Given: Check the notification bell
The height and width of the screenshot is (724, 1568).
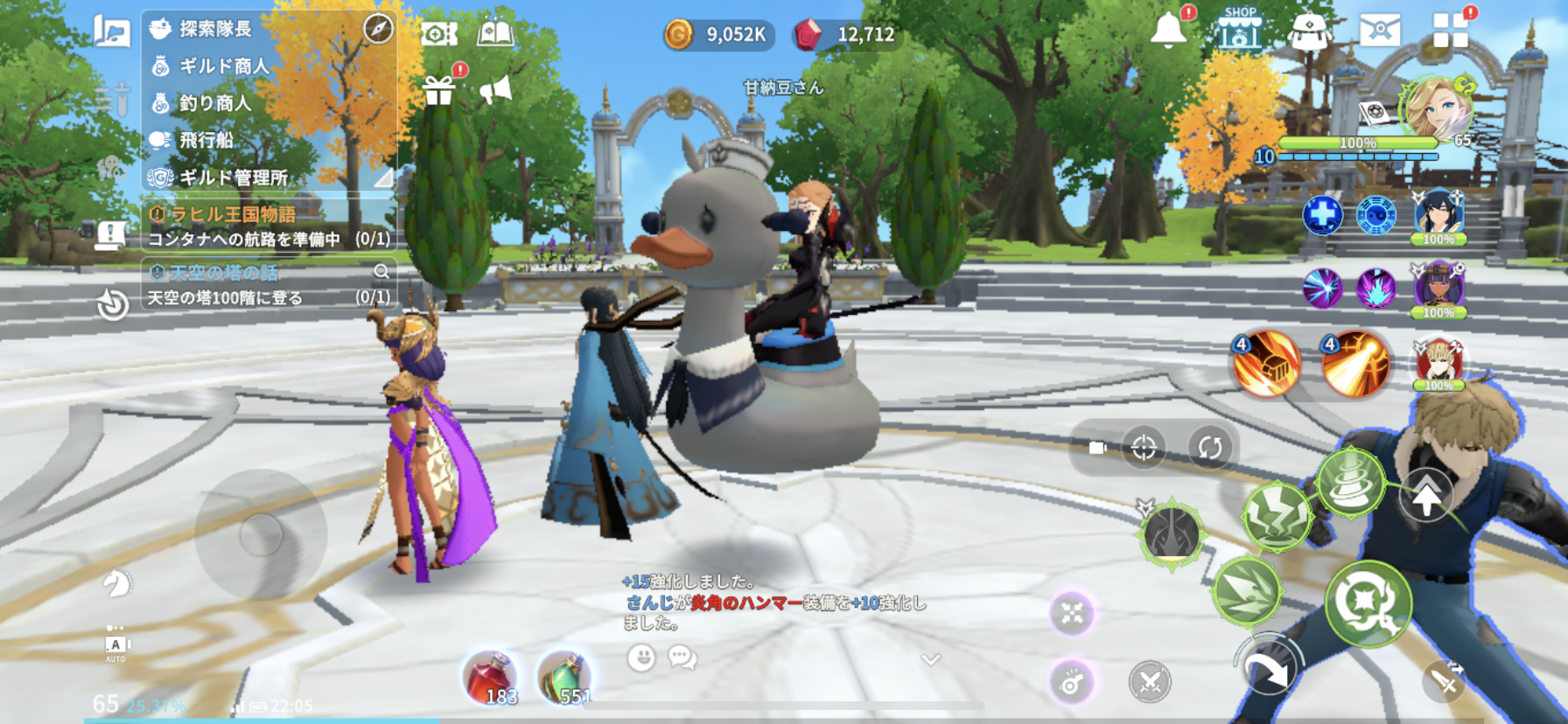Looking at the screenshot, I should (1168, 31).
